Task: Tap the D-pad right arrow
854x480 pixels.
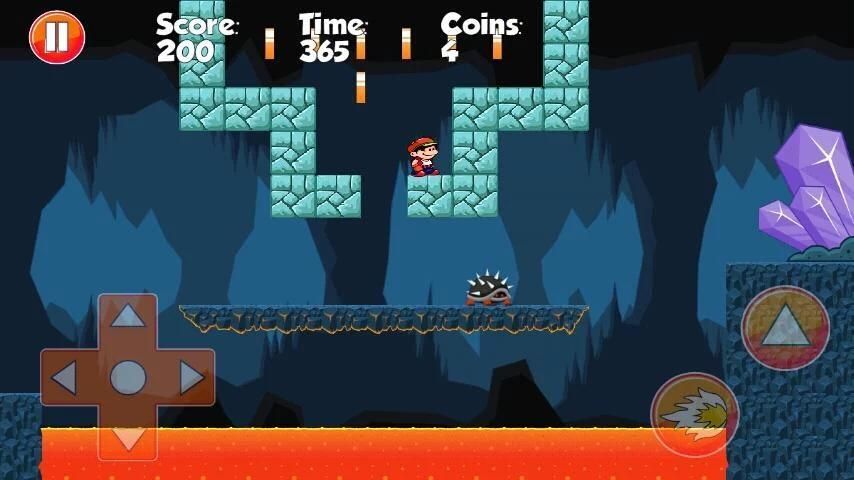Action: click(191, 378)
